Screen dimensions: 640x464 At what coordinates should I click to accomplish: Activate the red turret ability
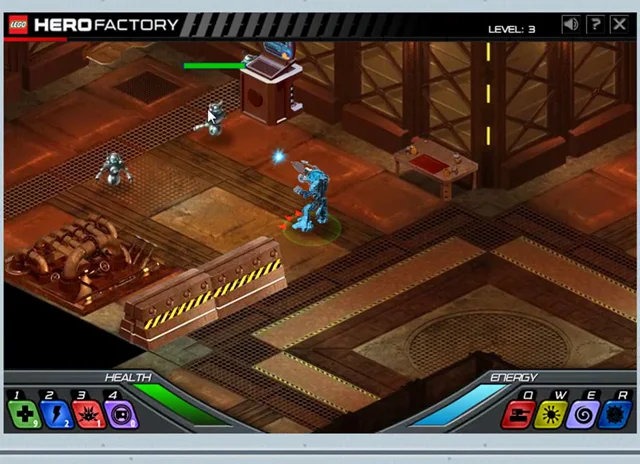point(517,413)
